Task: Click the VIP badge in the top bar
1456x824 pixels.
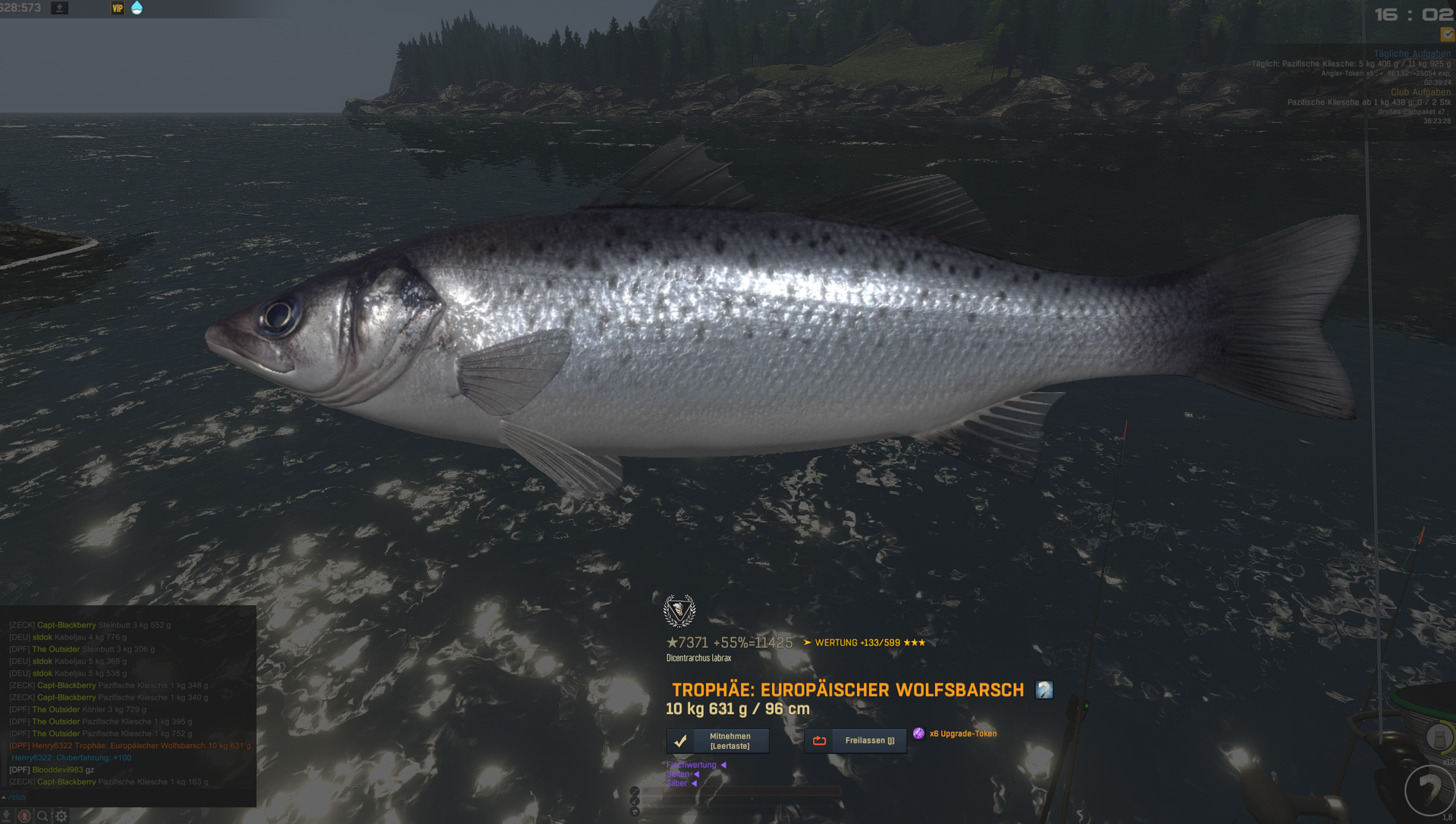Action: 118,8
